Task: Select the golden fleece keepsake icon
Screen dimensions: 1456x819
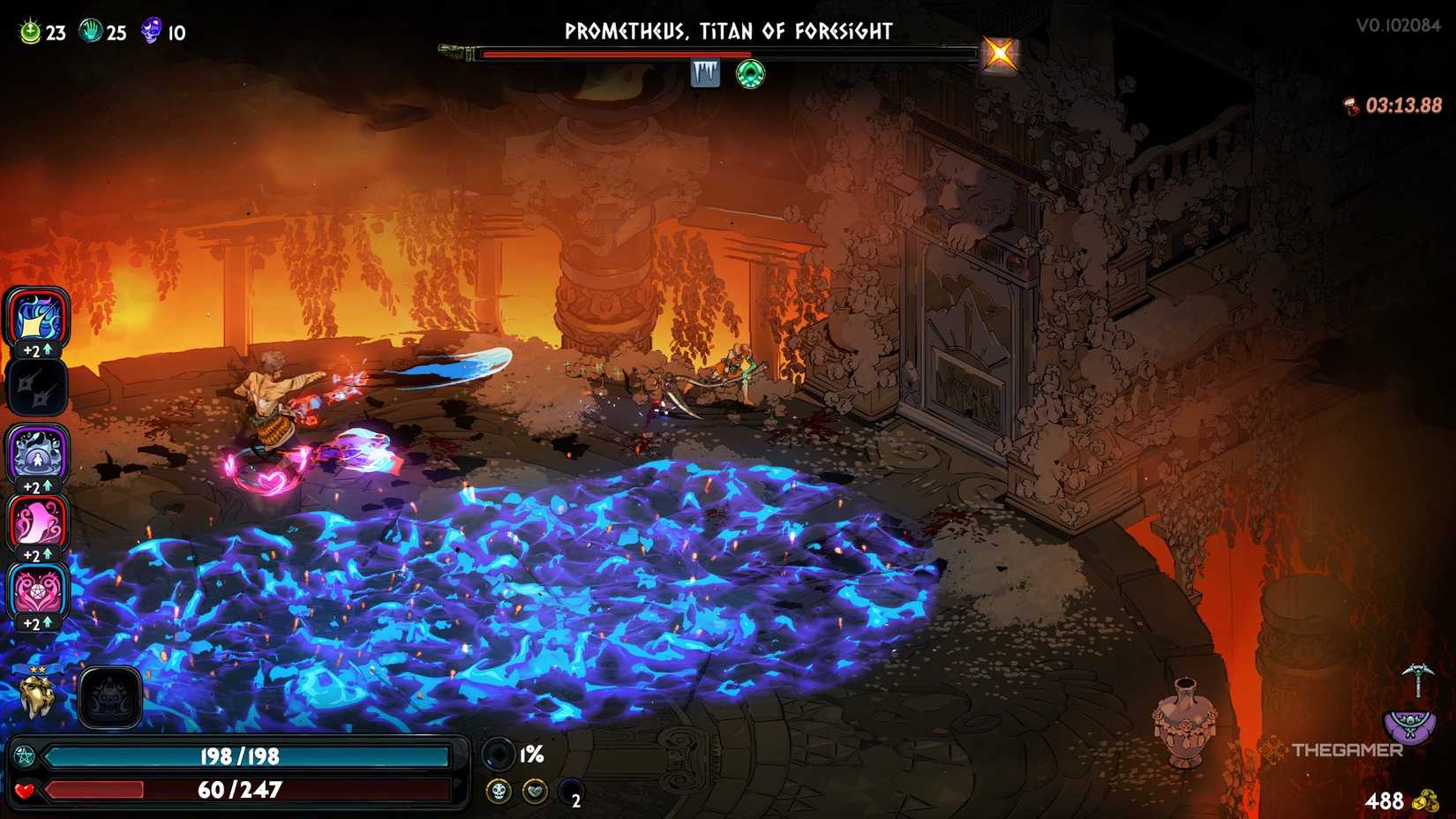Action: pyautogui.click(x=35, y=694)
